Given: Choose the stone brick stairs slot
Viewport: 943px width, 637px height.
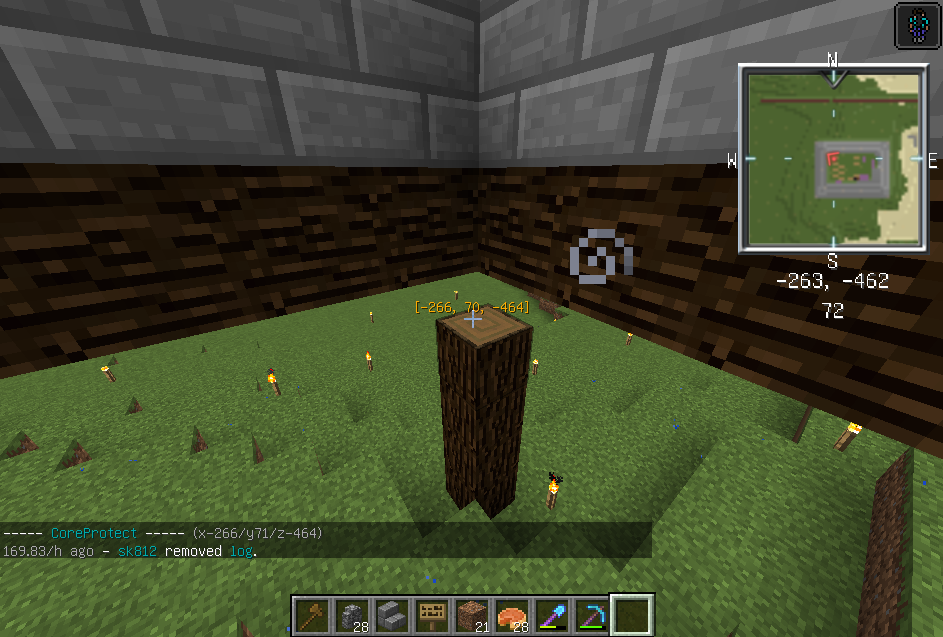Looking at the screenshot, I should 392,614.
